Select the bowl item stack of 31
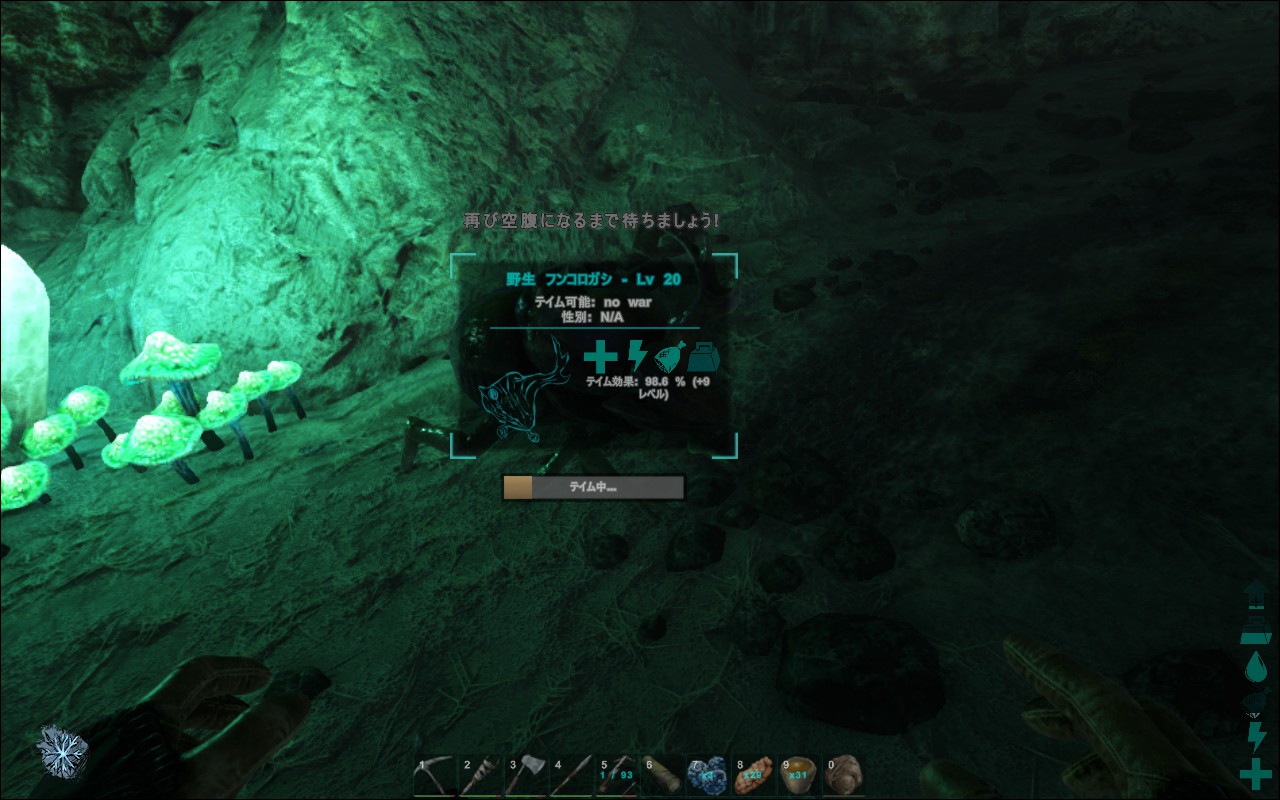Screen dimensions: 1280x800 click(798, 775)
